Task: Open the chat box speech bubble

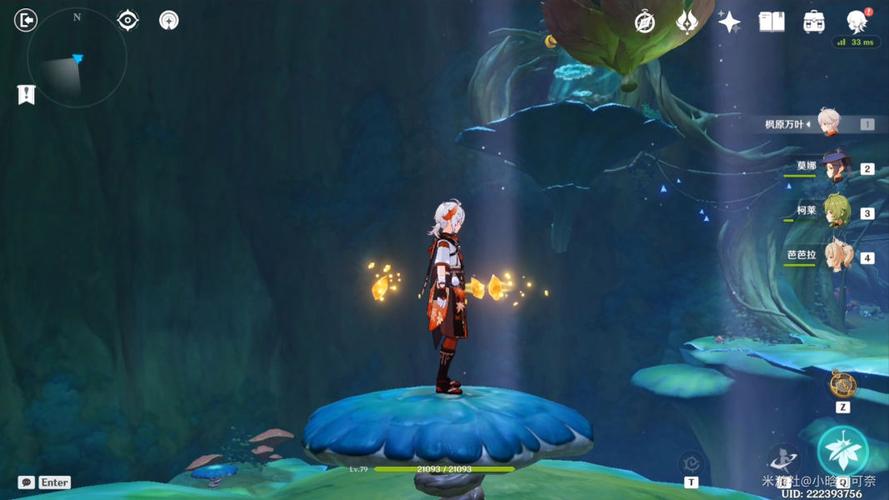Action: [27, 482]
